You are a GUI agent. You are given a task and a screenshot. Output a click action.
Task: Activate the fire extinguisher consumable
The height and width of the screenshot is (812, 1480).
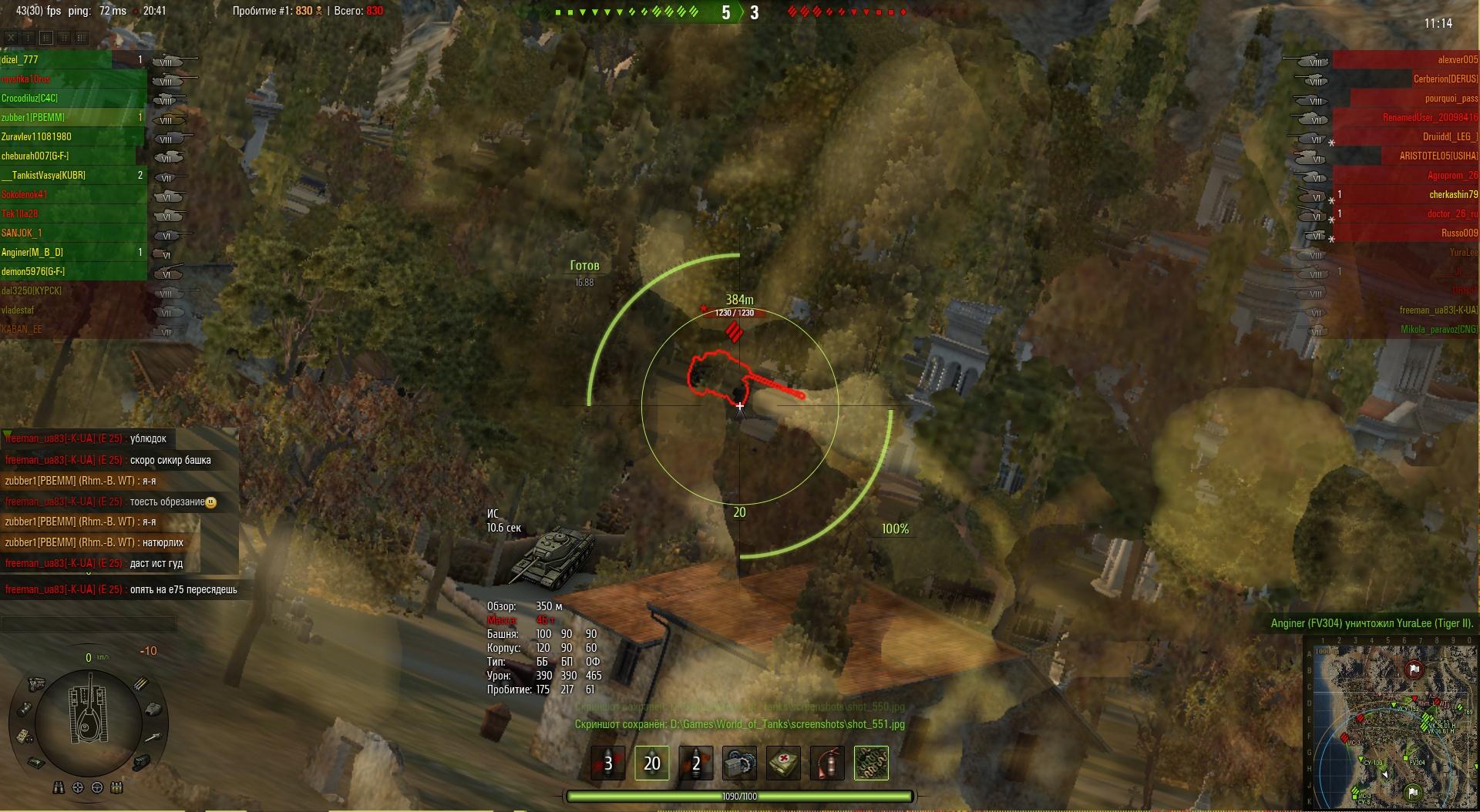coord(827,763)
